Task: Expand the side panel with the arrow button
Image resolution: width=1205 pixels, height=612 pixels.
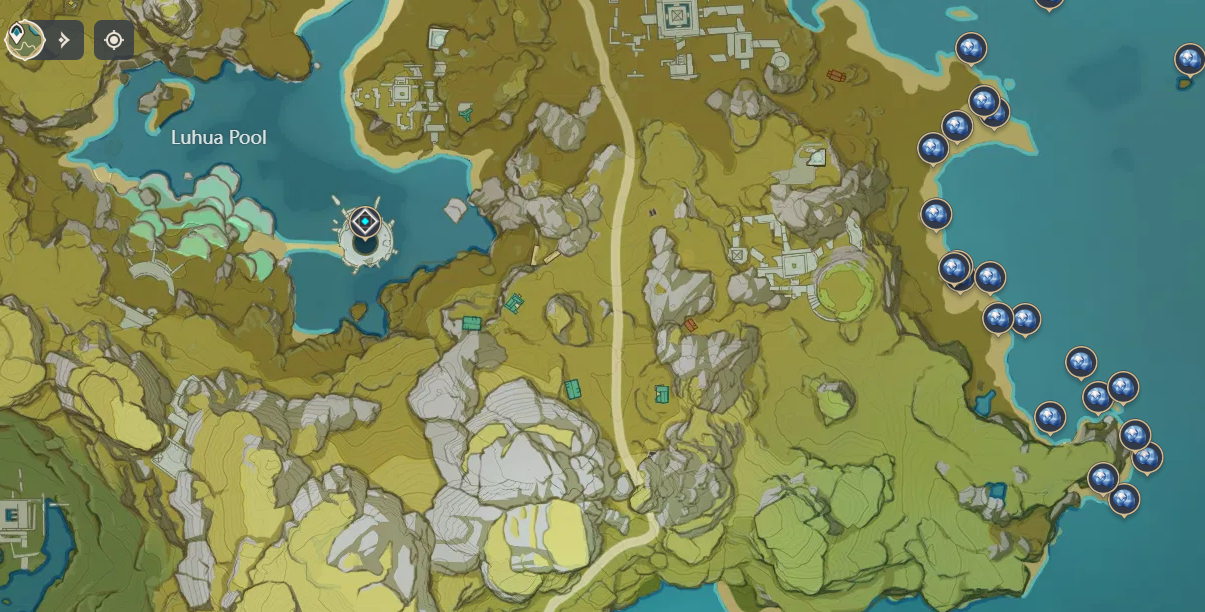Action: [x=65, y=40]
